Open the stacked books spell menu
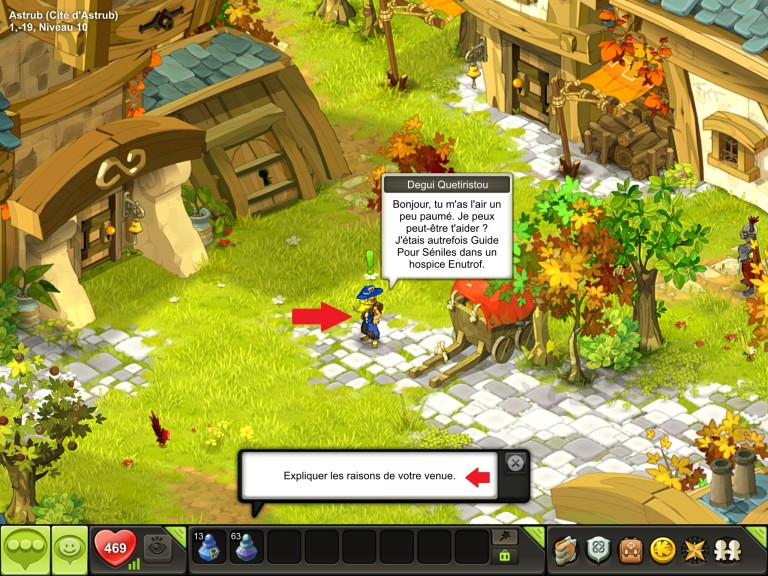Viewport: 768px width, 576px height. click(x=567, y=549)
